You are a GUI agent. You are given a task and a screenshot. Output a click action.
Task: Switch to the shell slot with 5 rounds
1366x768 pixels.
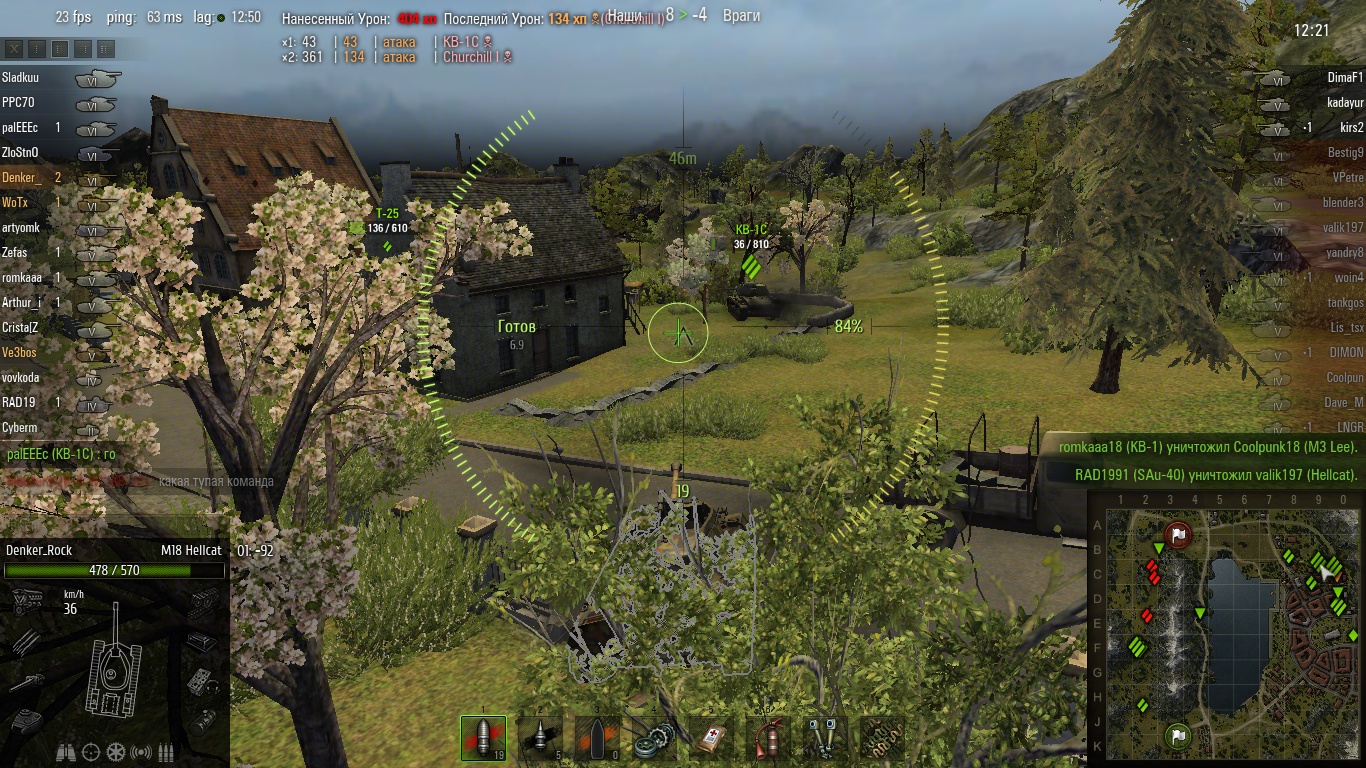click(x=540, y=738)
